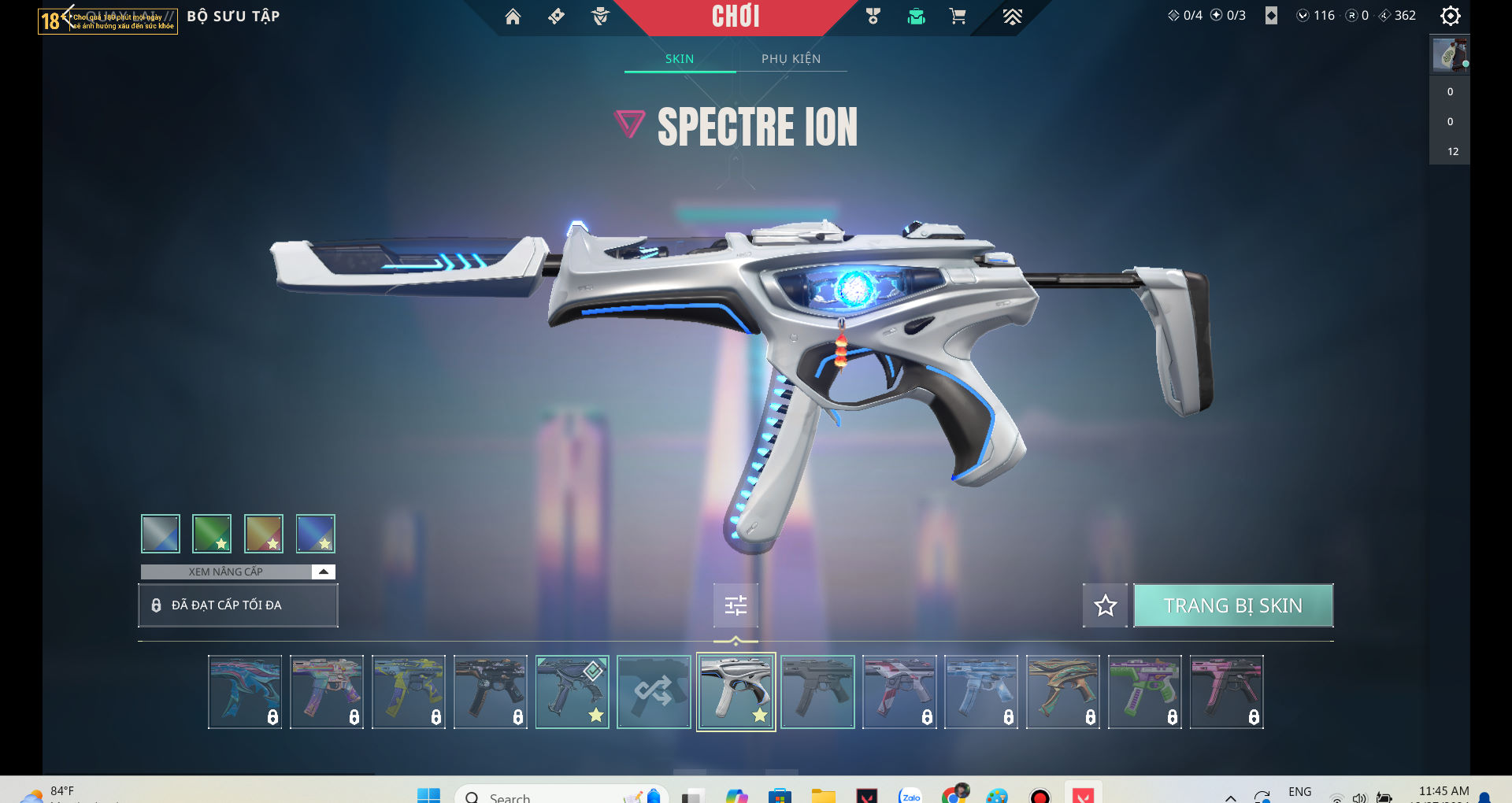Select the default gray Spectre thumbnail
Image resolution: width=1512 pixels, height=803 pixels.
click(x=817, y=692)
